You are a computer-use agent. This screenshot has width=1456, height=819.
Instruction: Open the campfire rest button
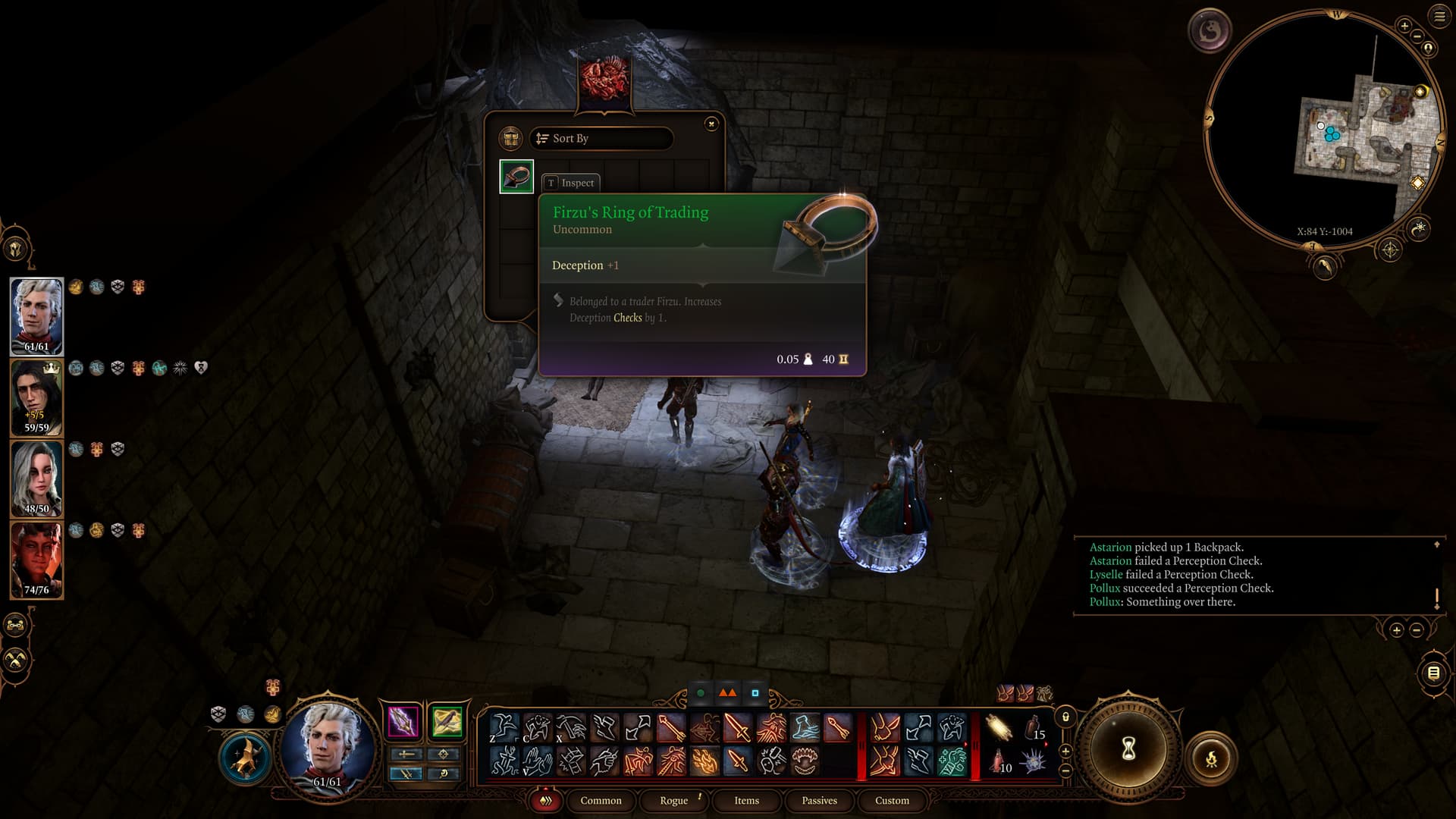1211,758
